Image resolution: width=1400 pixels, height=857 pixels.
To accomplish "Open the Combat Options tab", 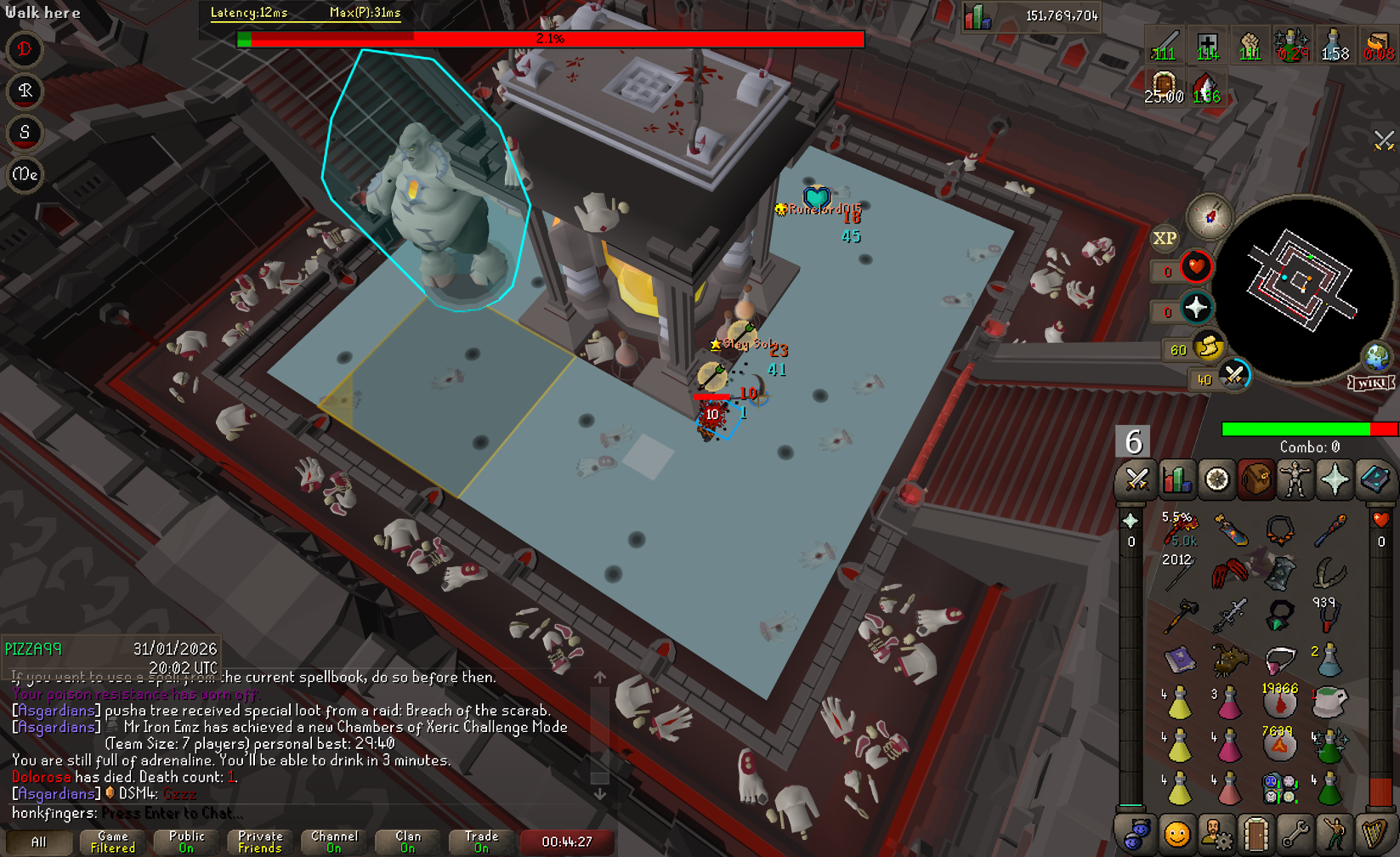I will pos(1136,480).
